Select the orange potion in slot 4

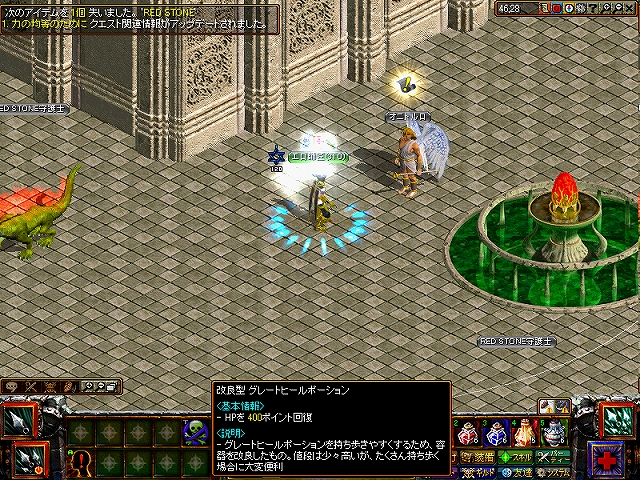523,434
